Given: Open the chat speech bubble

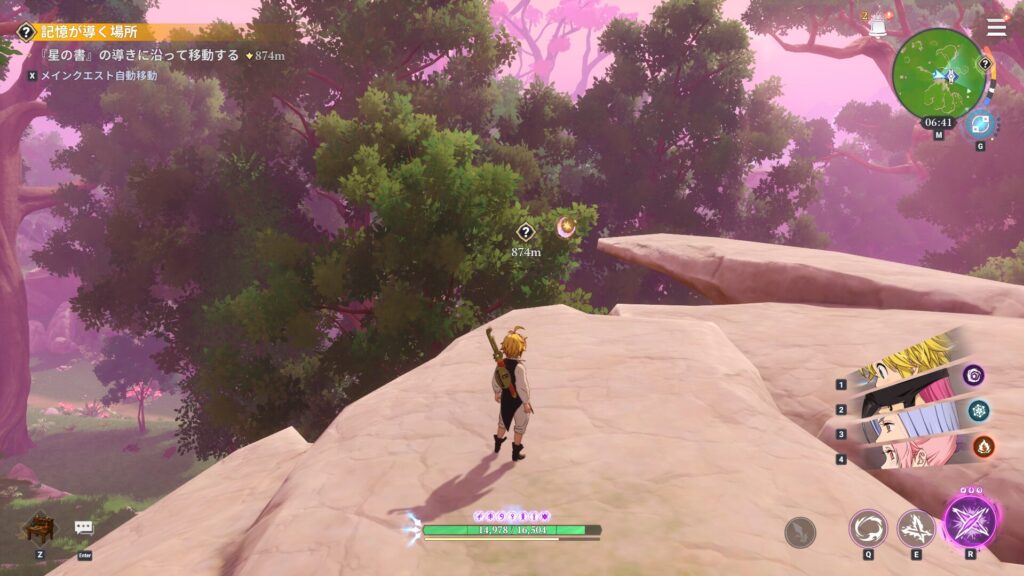Looking at the screenshot, I should pos(84,527).
